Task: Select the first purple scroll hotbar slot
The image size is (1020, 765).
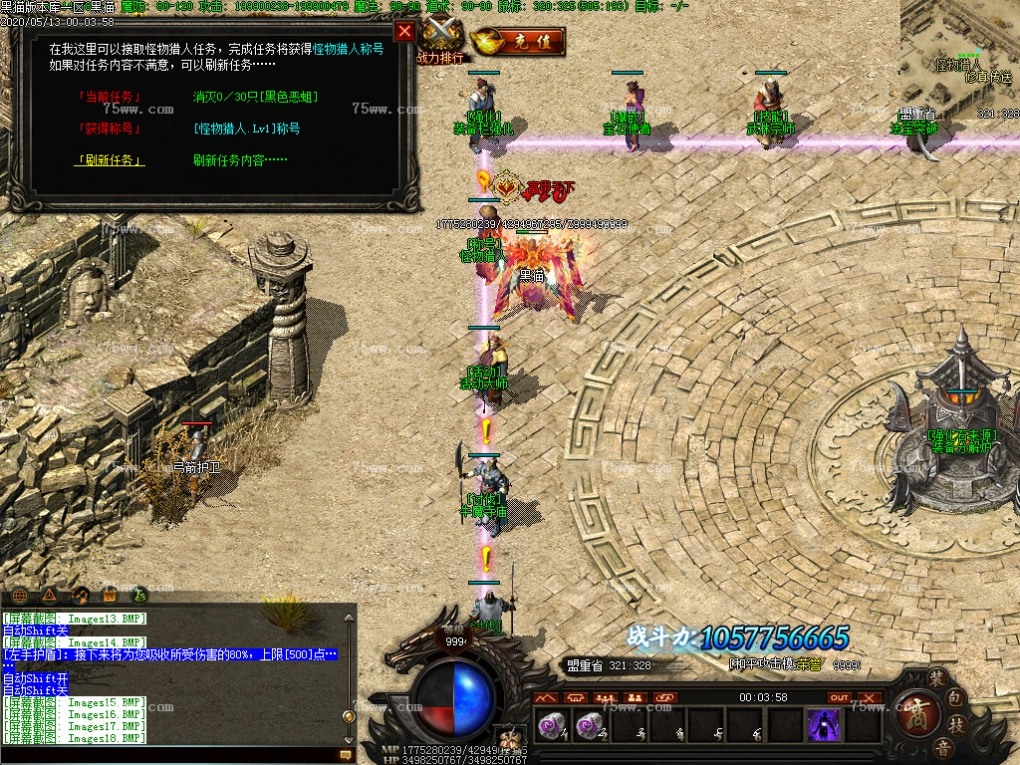Action: coord(550,724)
